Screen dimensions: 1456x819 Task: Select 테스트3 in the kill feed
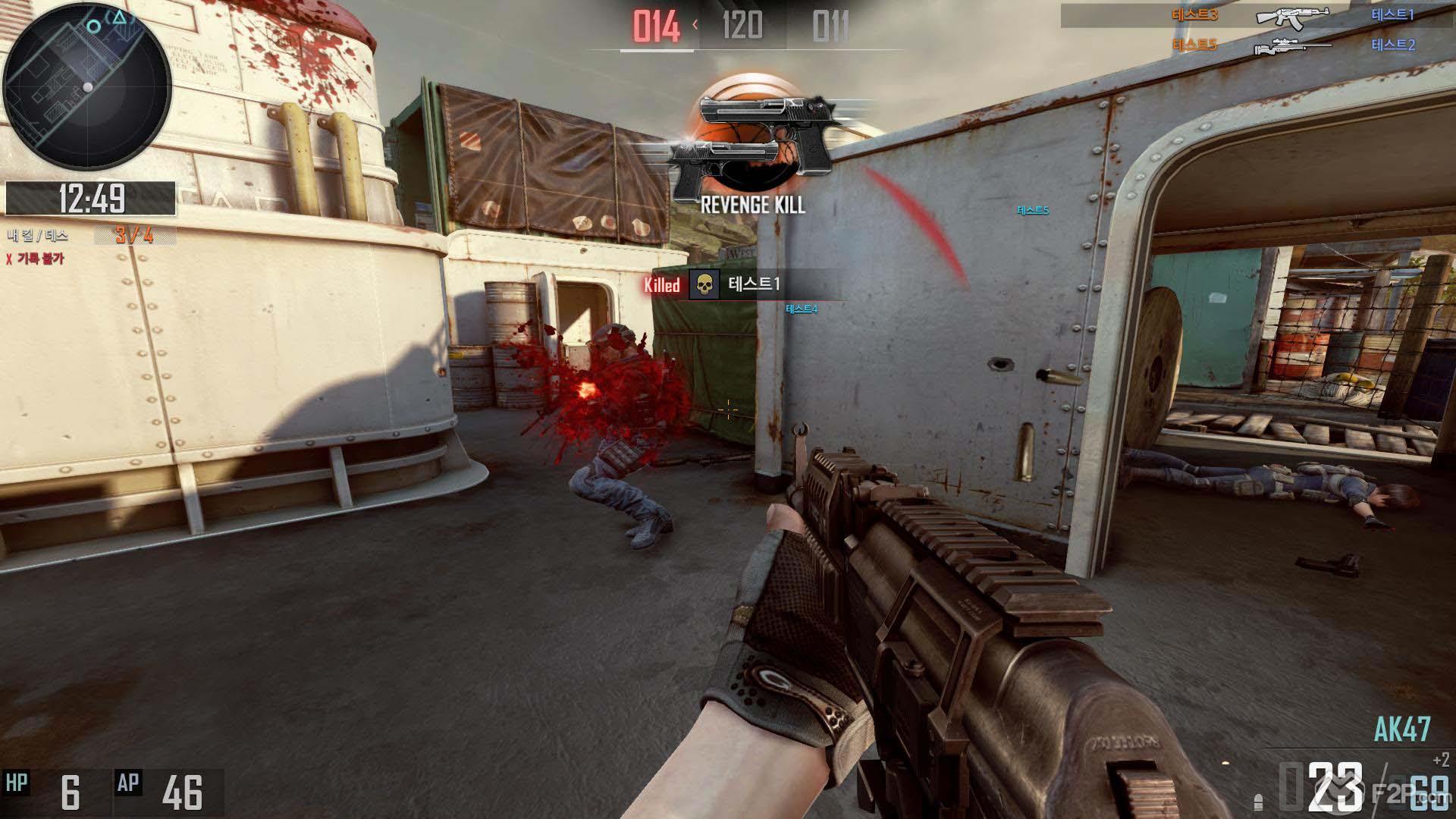click(1196, 15)
